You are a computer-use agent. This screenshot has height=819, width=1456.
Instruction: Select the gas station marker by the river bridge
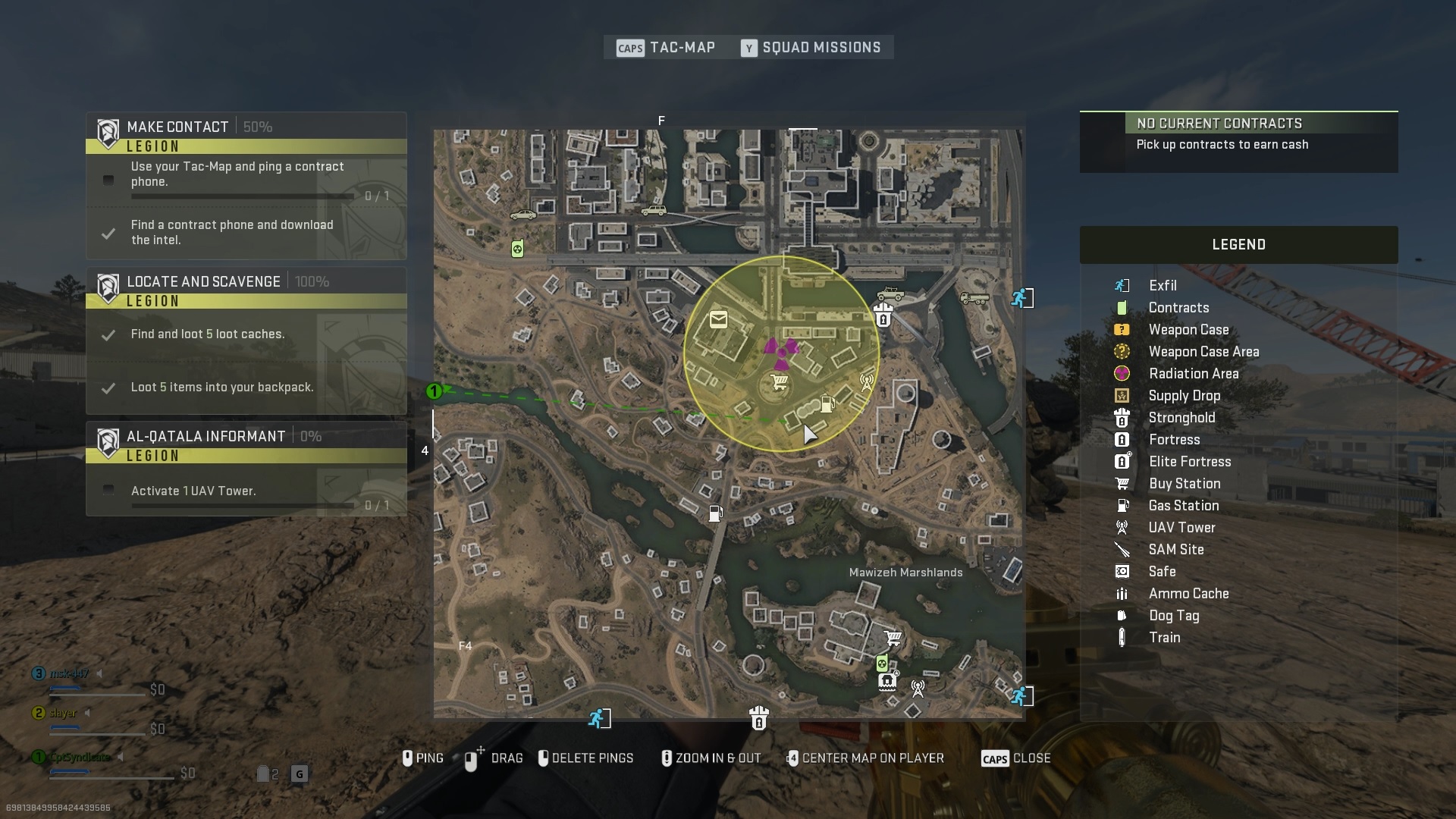[x=715, y=514]
